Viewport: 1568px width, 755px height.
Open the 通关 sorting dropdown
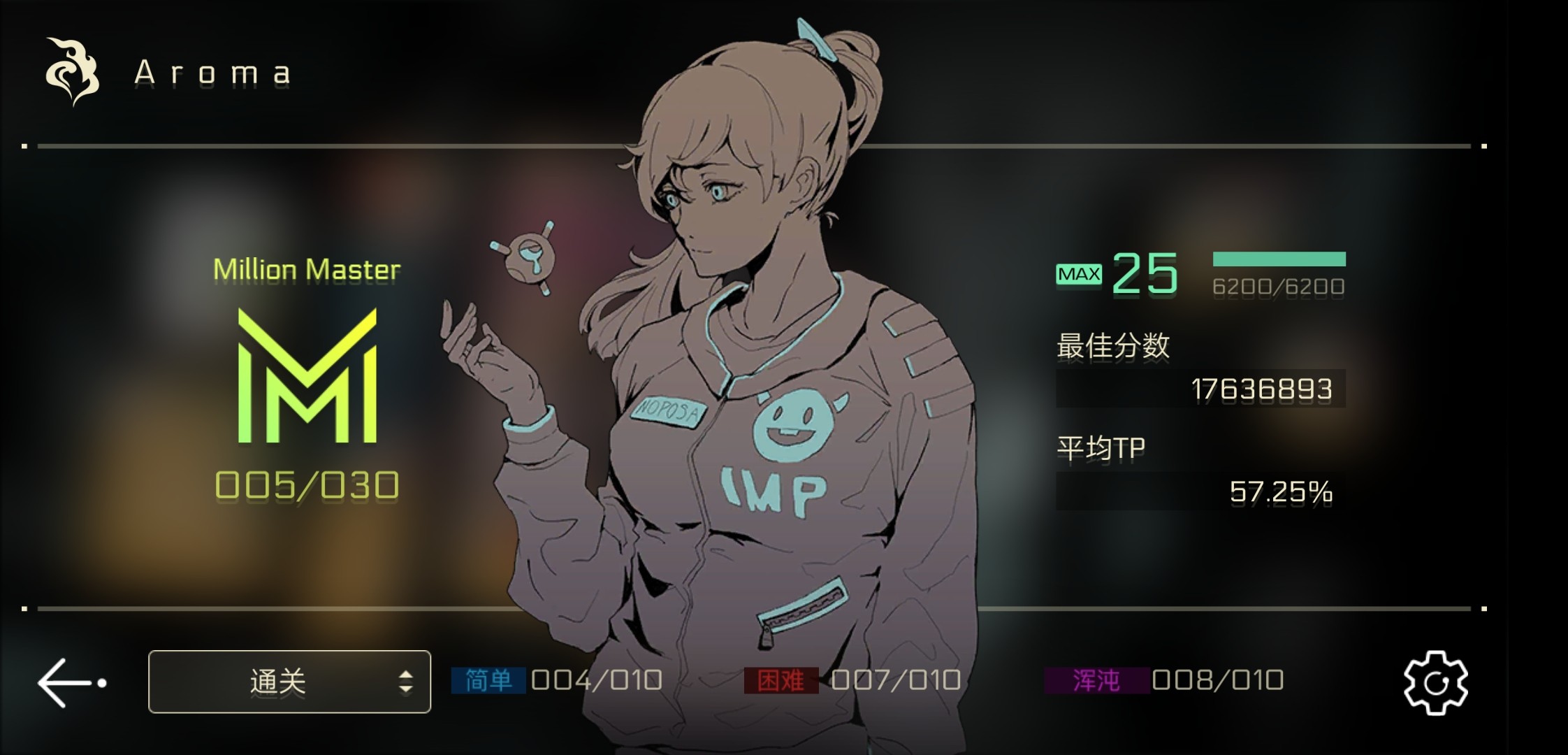click(289, 681)
